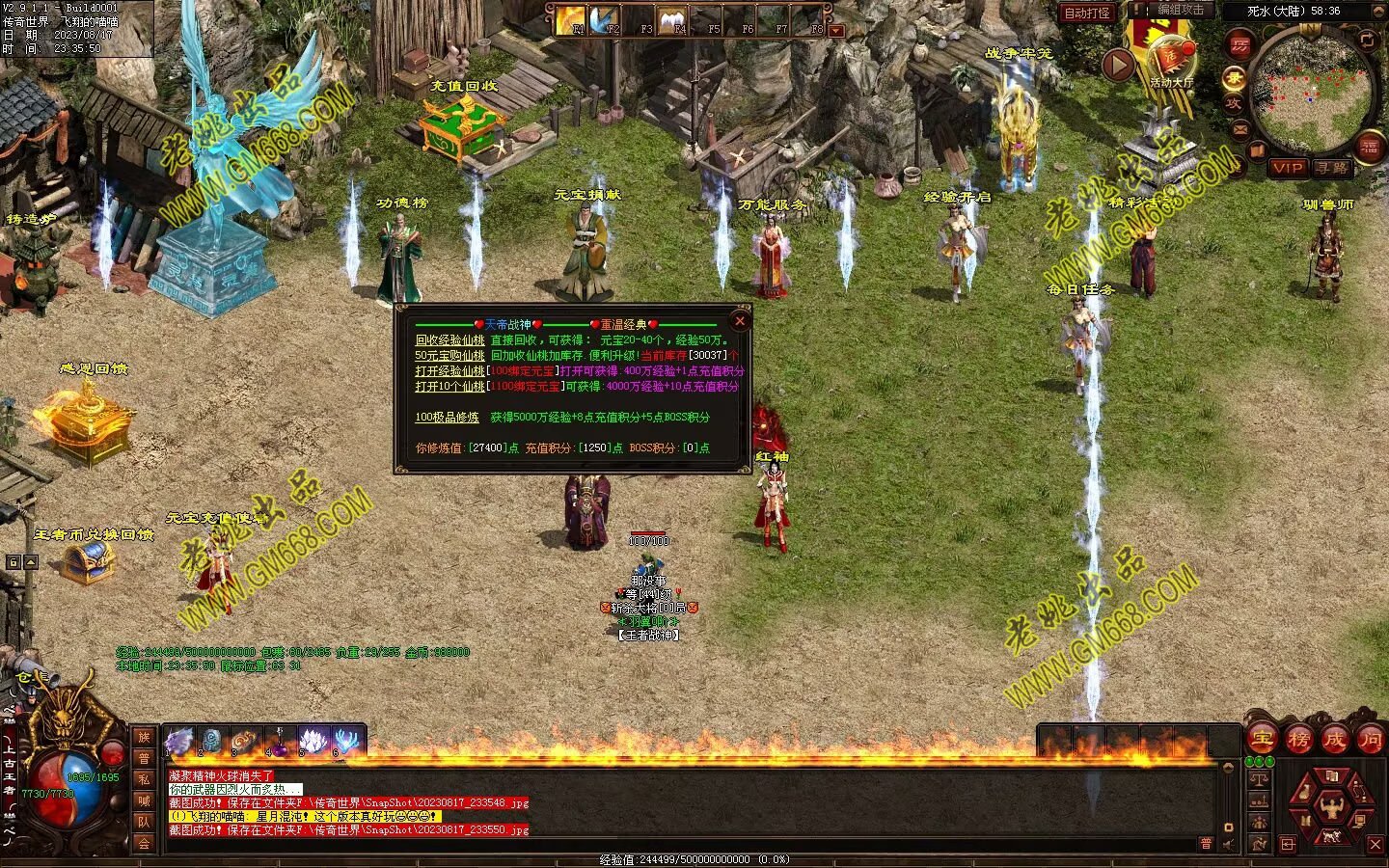Open the 榜 ranking round button

[x=1298, y=740]
